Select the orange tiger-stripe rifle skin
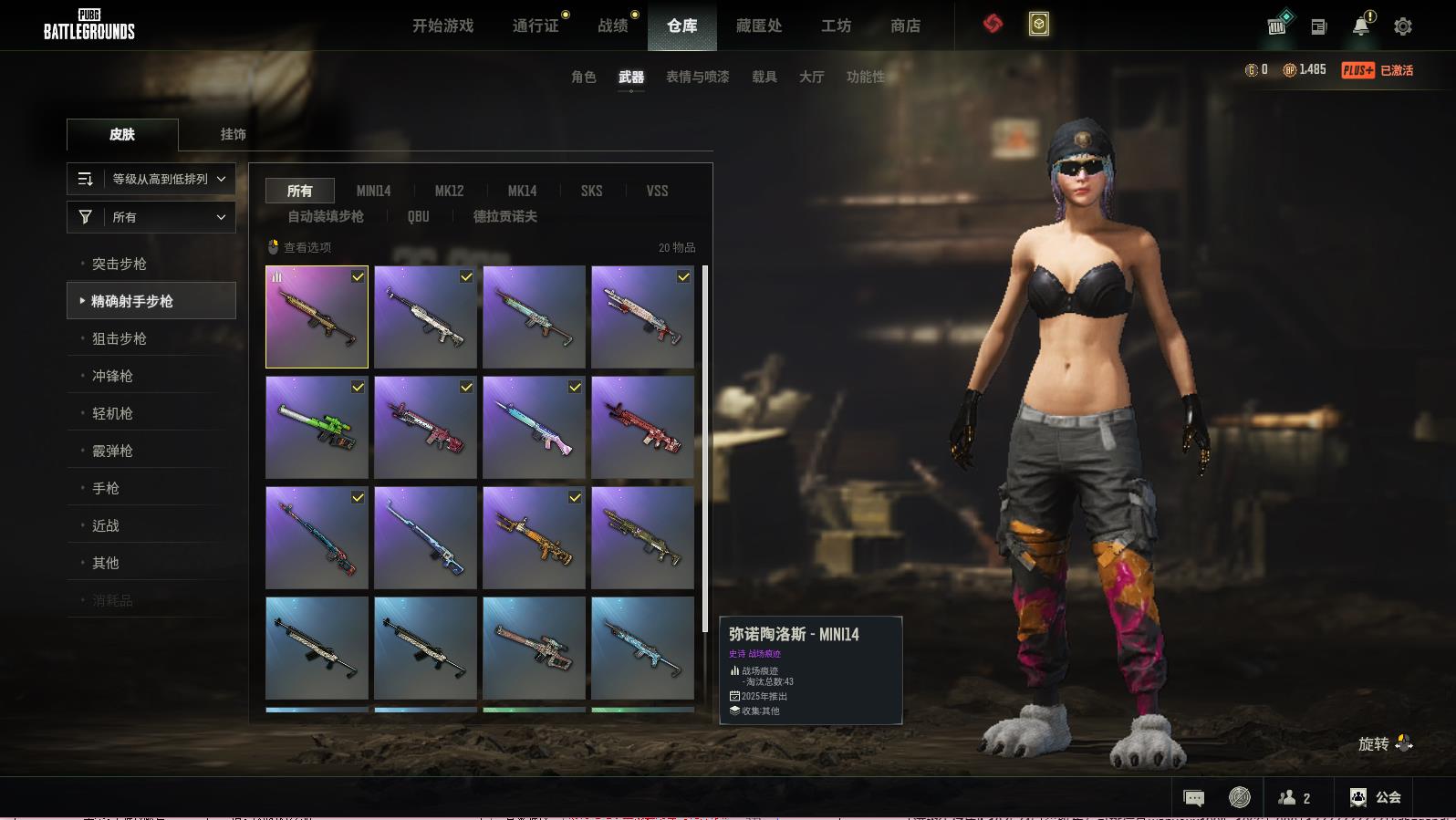 click(534, 537)
